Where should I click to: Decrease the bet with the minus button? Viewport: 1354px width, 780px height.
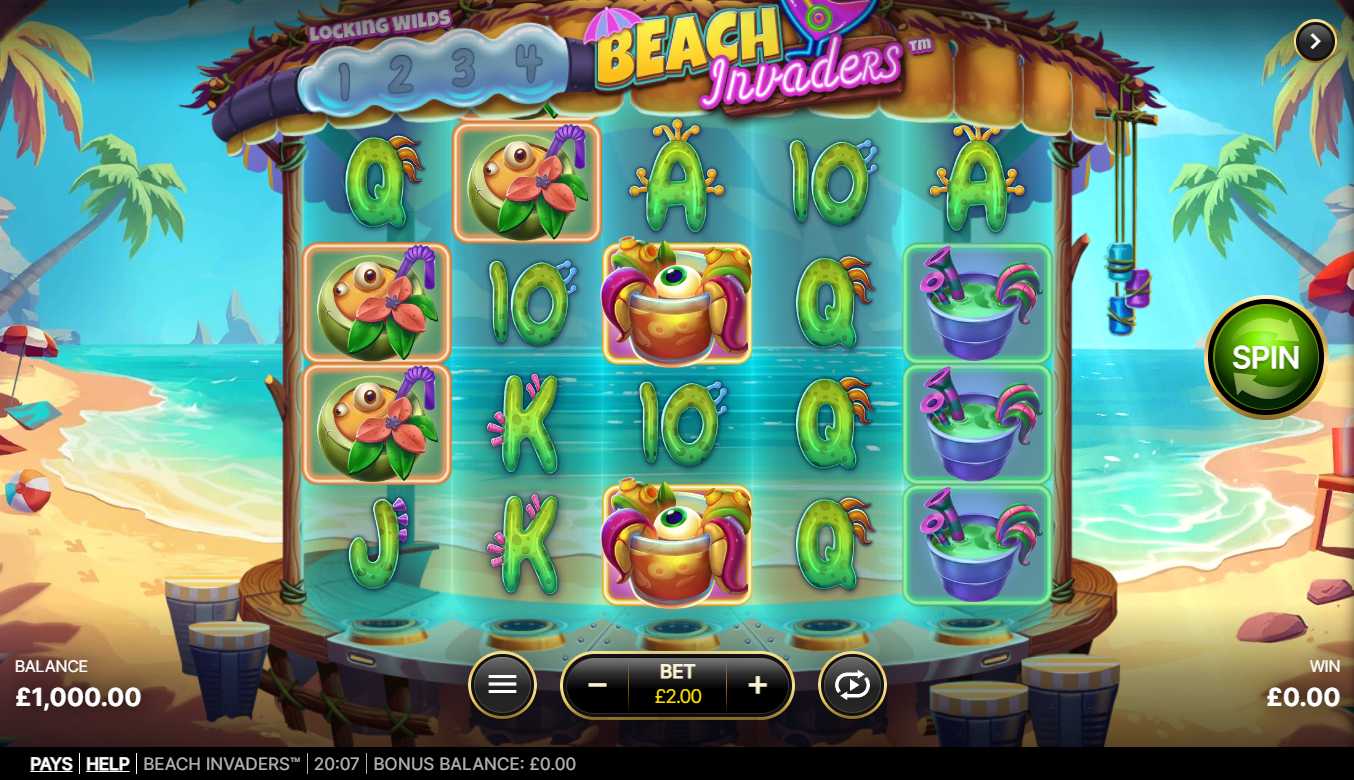[597, 685]
